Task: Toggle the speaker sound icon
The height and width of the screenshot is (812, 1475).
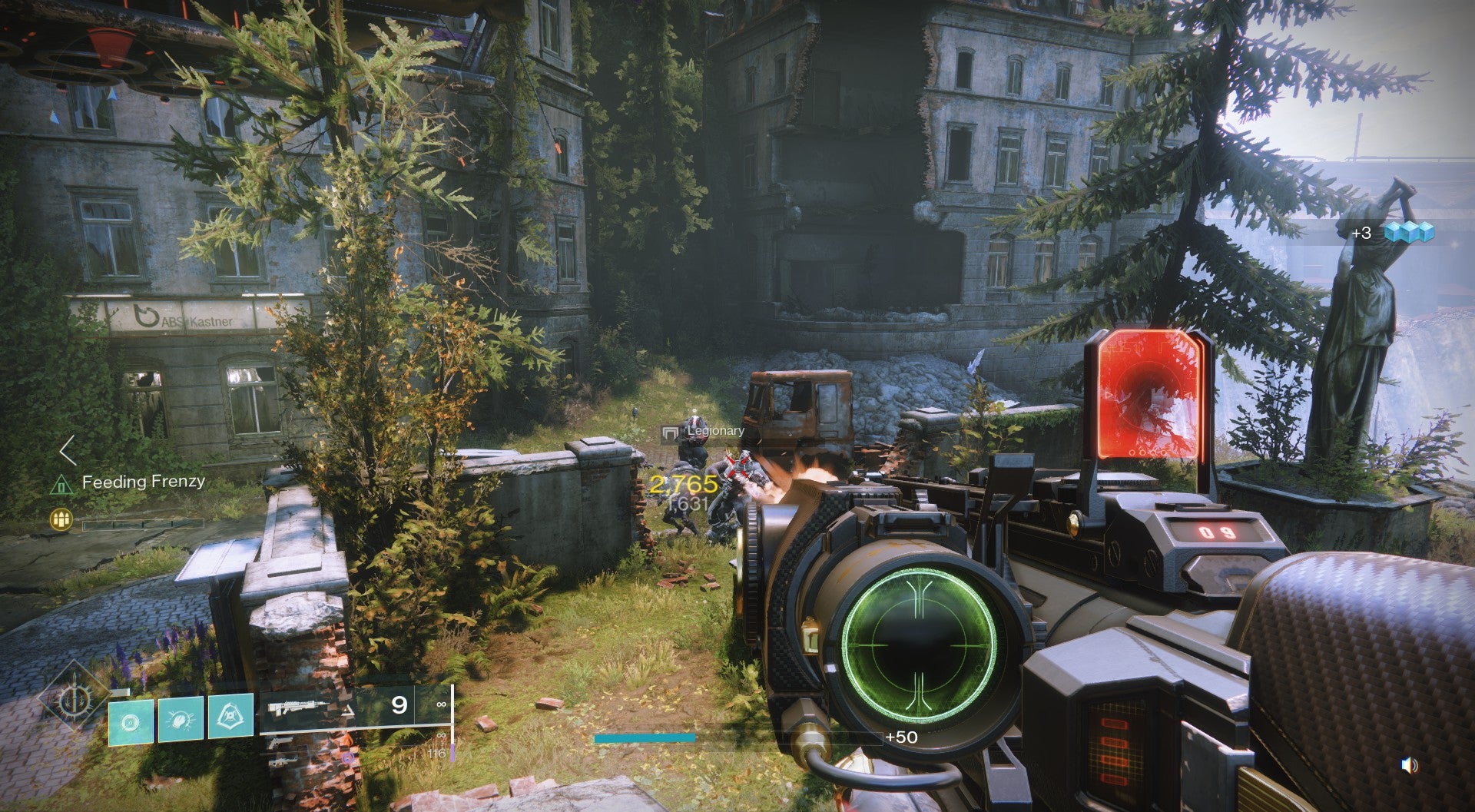Action: 1409,765
